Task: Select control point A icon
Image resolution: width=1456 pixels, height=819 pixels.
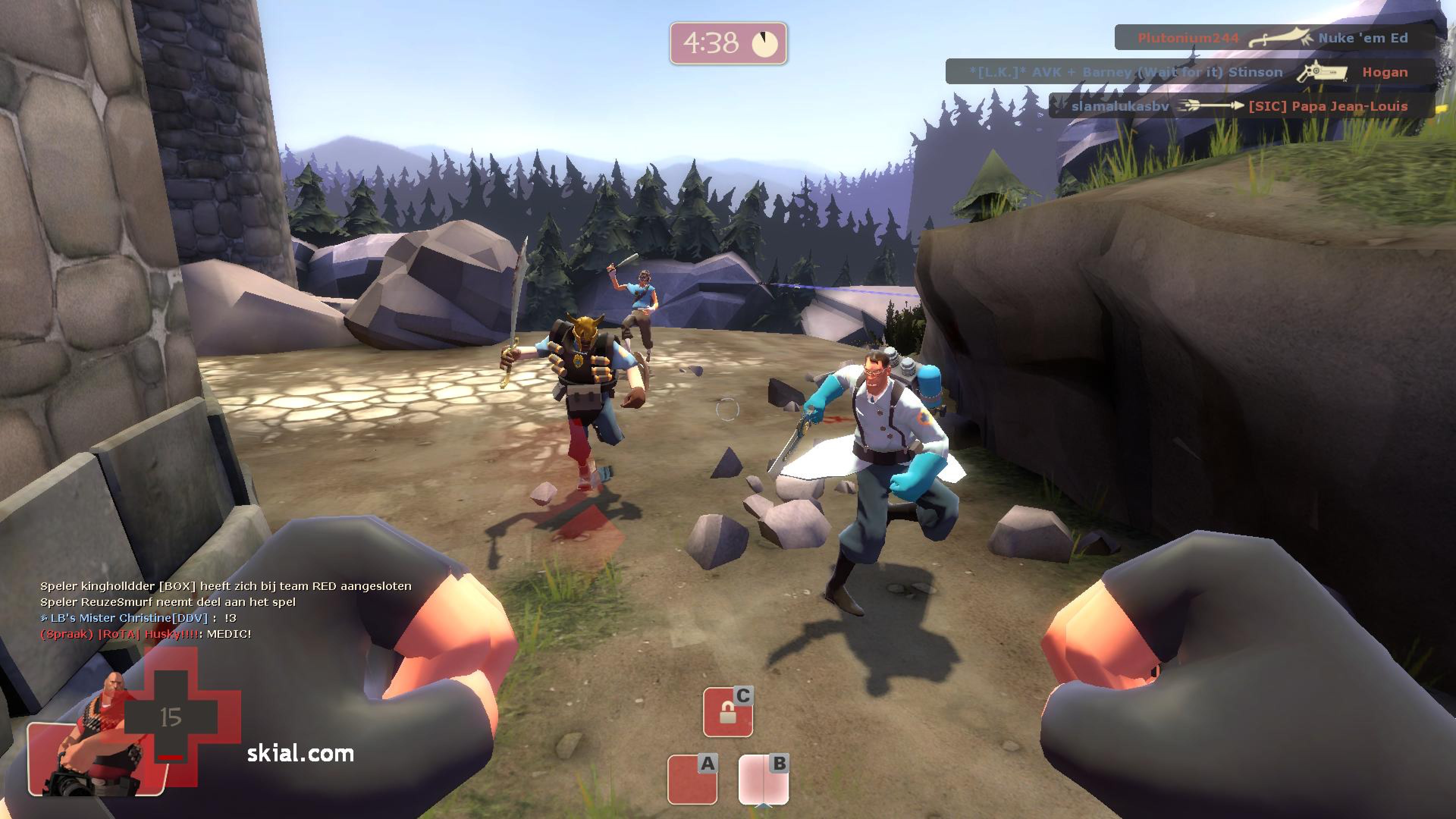Action: tap(692, 778)
